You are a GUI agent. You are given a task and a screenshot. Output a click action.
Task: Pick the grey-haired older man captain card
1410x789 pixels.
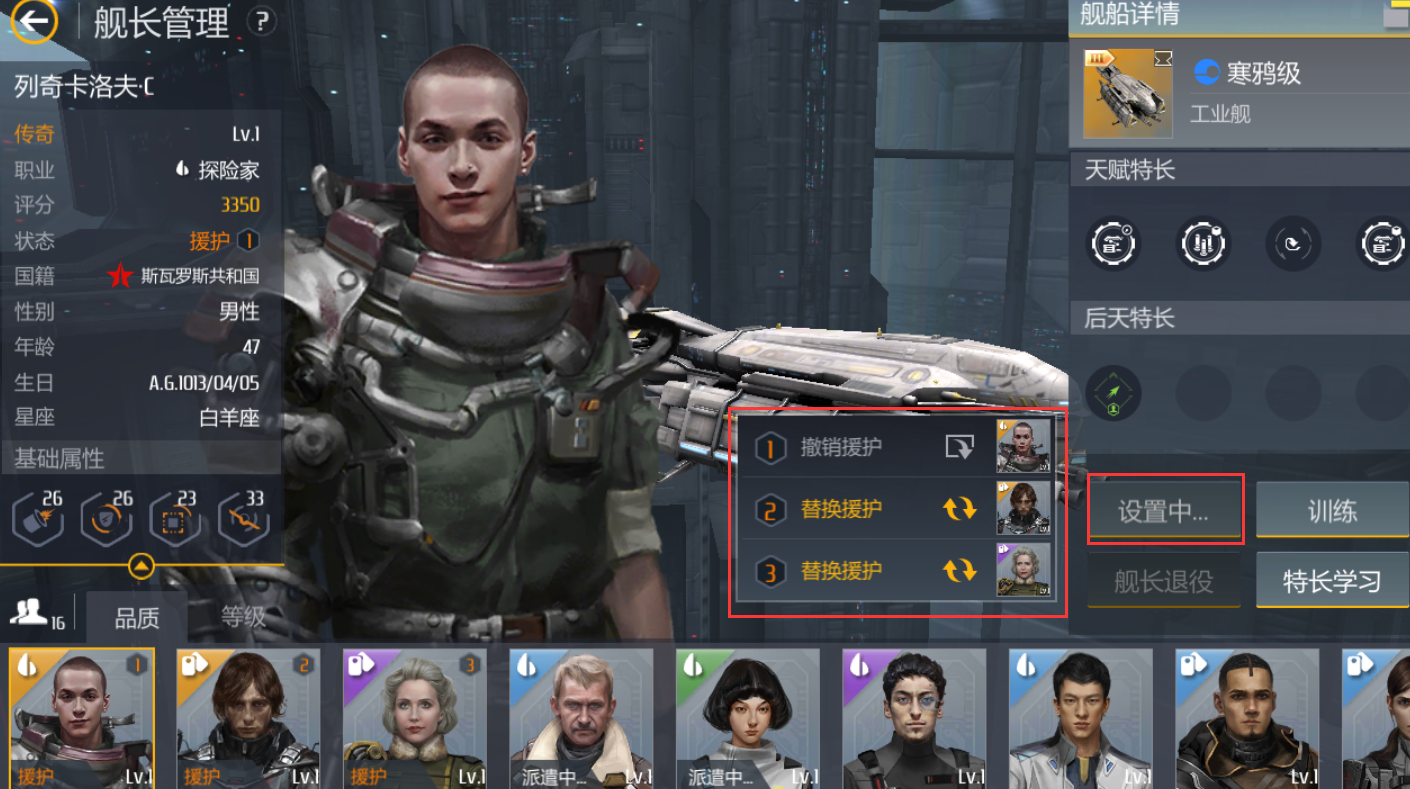[x=581, y=718]
